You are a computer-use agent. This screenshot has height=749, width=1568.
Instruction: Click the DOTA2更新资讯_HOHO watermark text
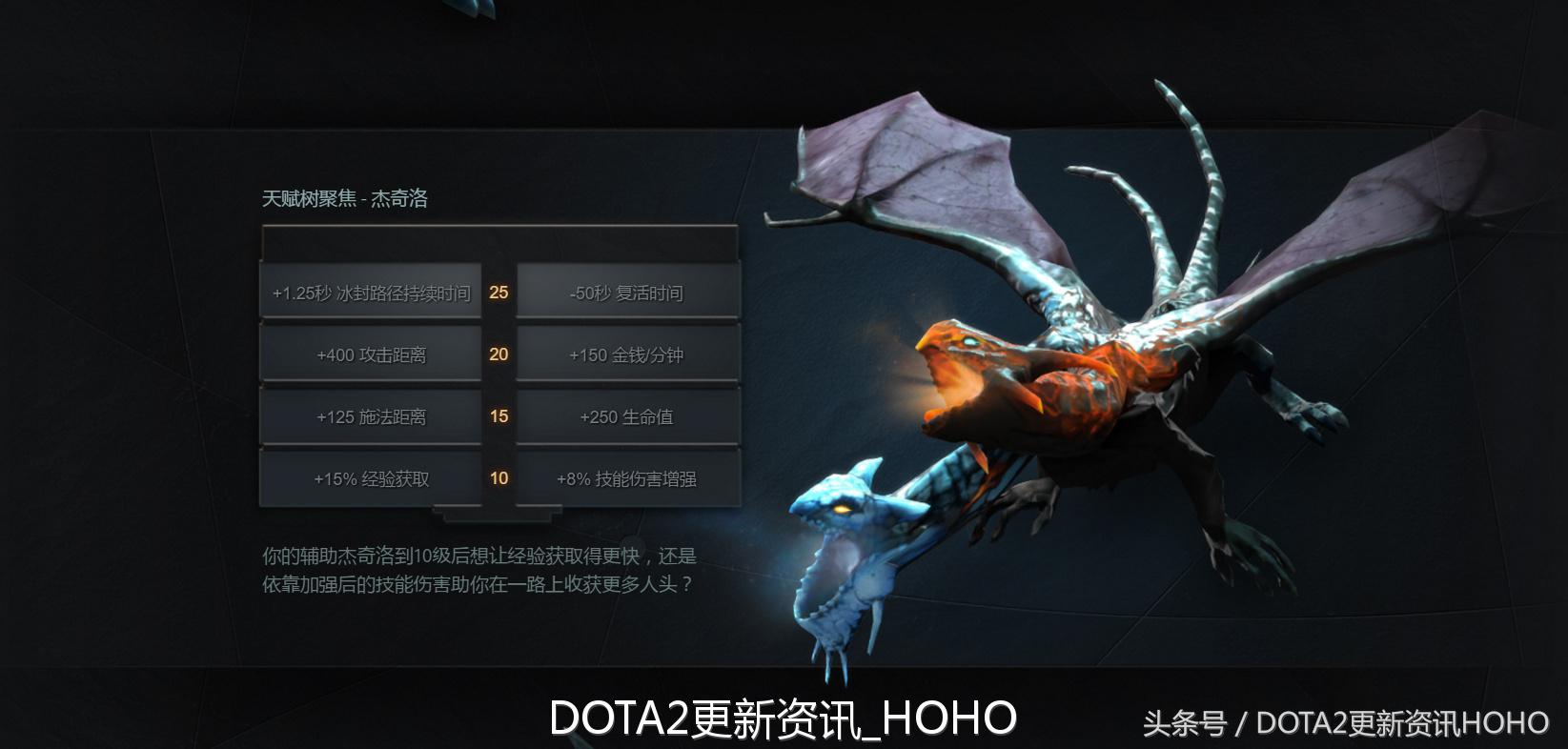click(784, 718)
